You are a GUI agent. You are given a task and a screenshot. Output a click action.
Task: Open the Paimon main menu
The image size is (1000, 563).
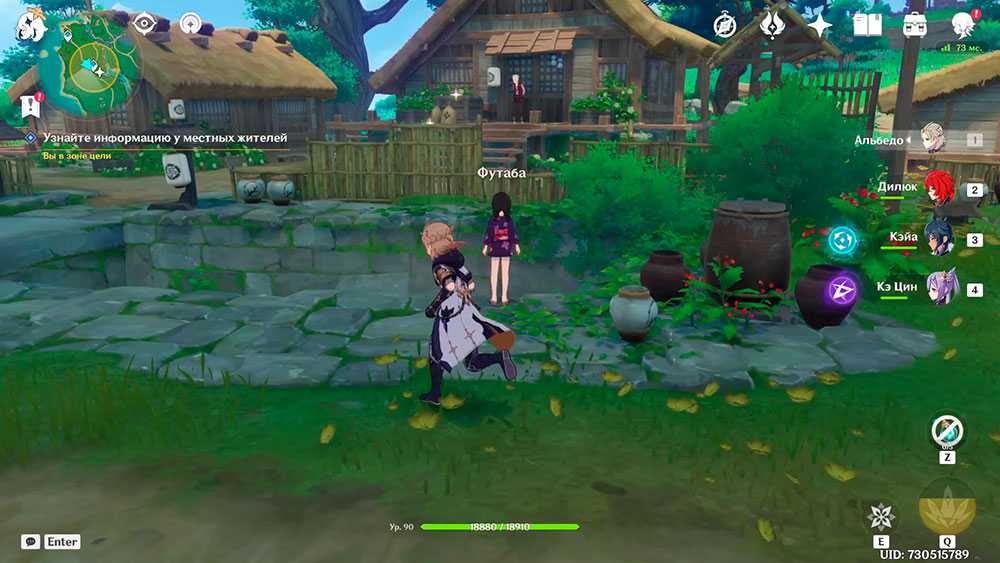click(x=30, y=27)
